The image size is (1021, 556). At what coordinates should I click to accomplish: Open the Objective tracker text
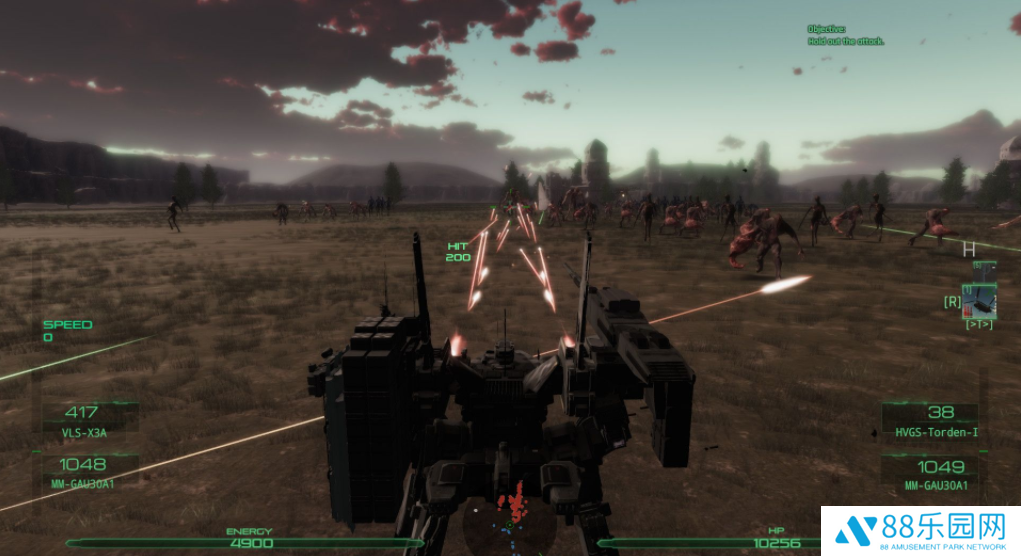pos(845,36)
